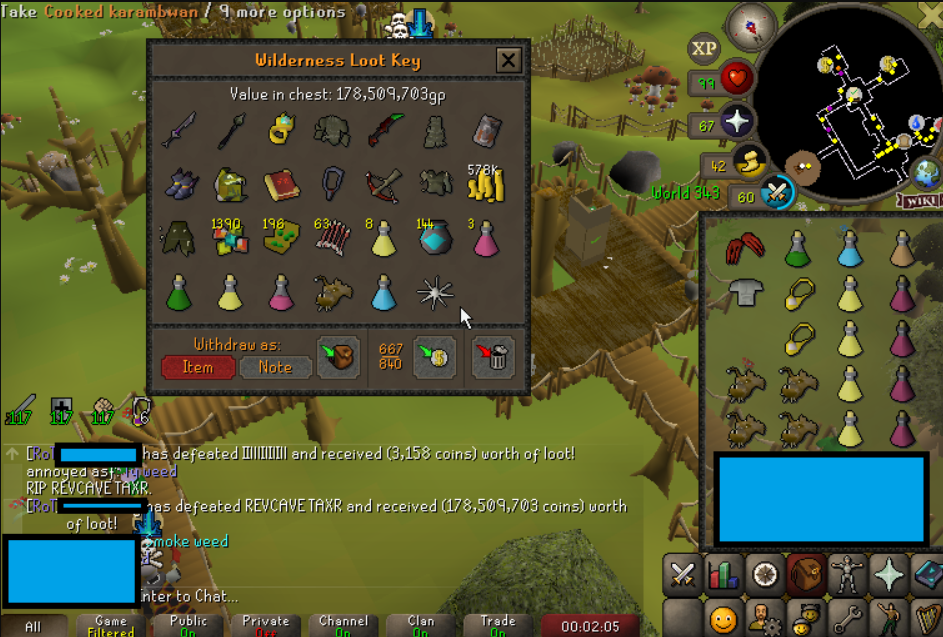Switch to the Public chat tab
The image size is (943, 637).
pos(188,625)
